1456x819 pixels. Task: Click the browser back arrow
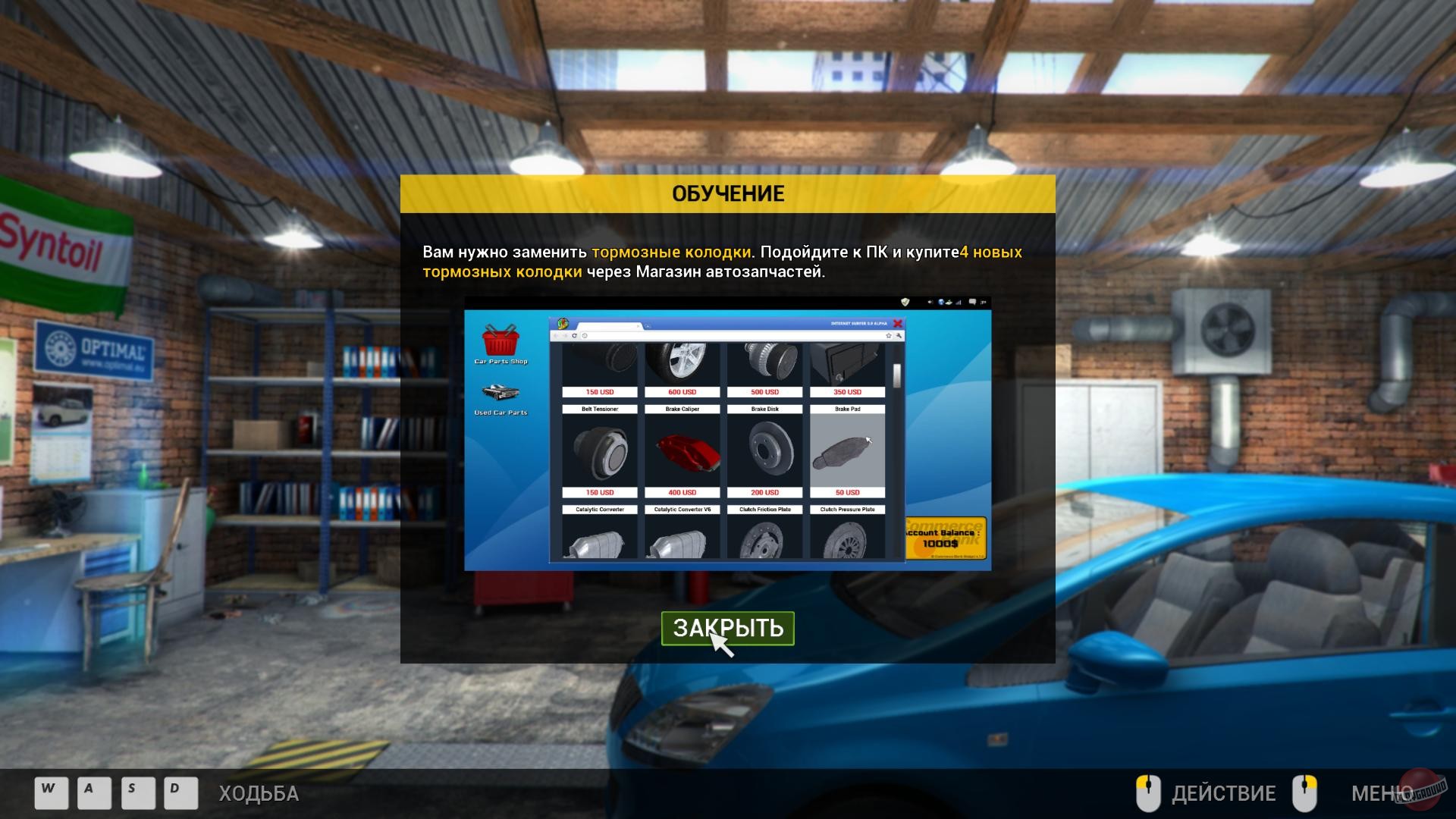tap(557, 334)
